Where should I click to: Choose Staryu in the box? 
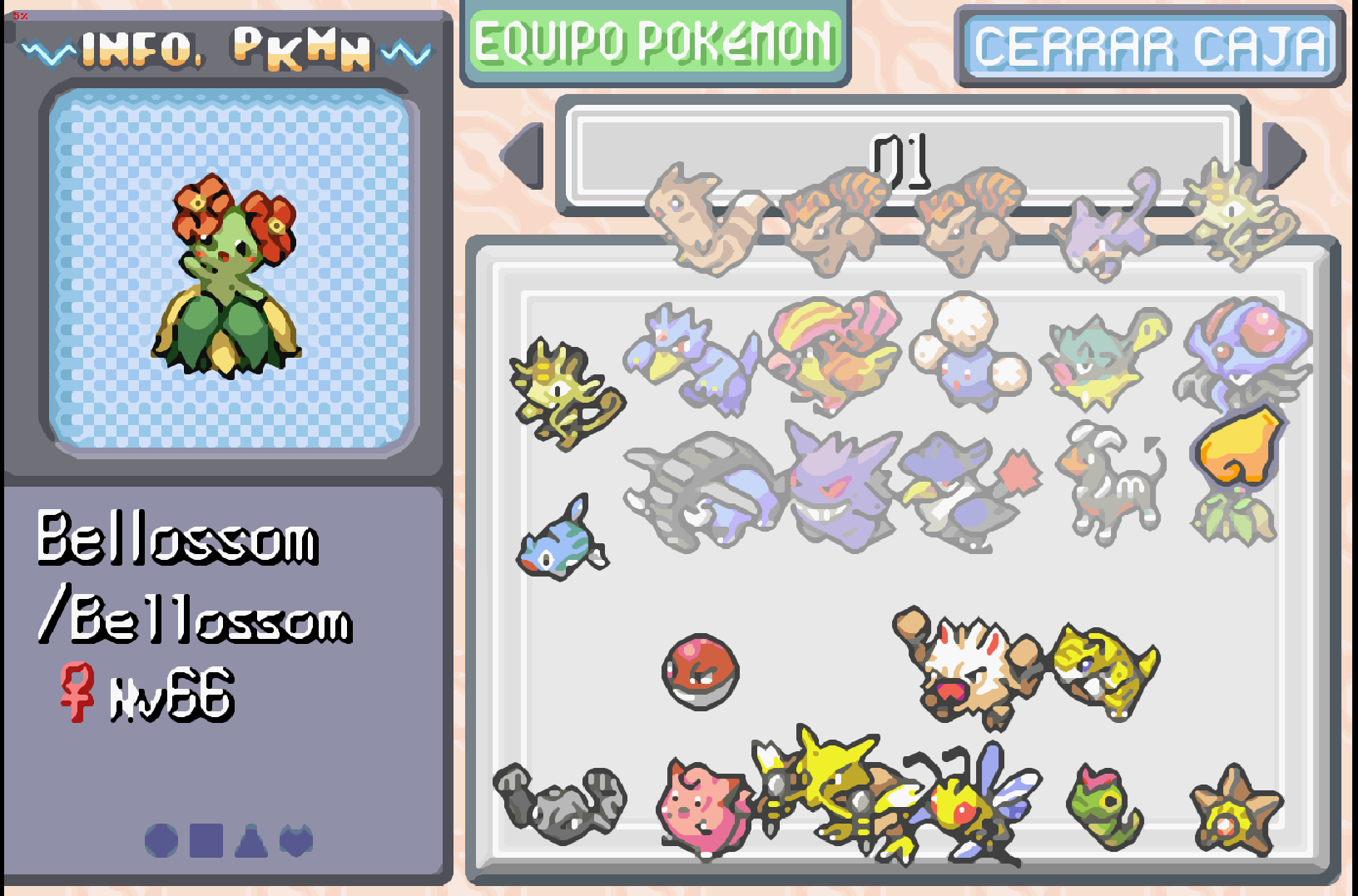(x=1236, y=813)
